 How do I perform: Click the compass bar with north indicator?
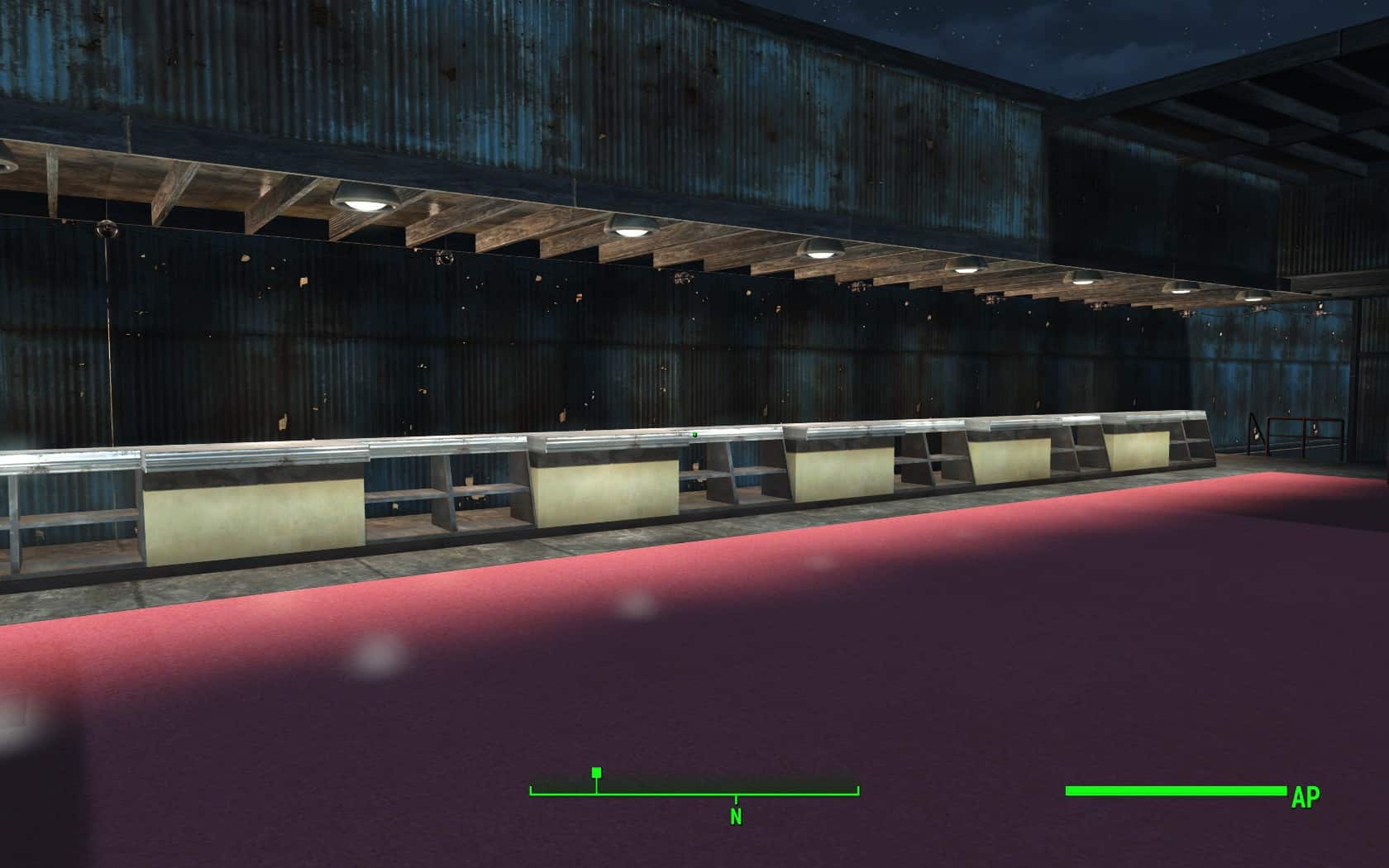pyautogui.click(x=694, y=791)
